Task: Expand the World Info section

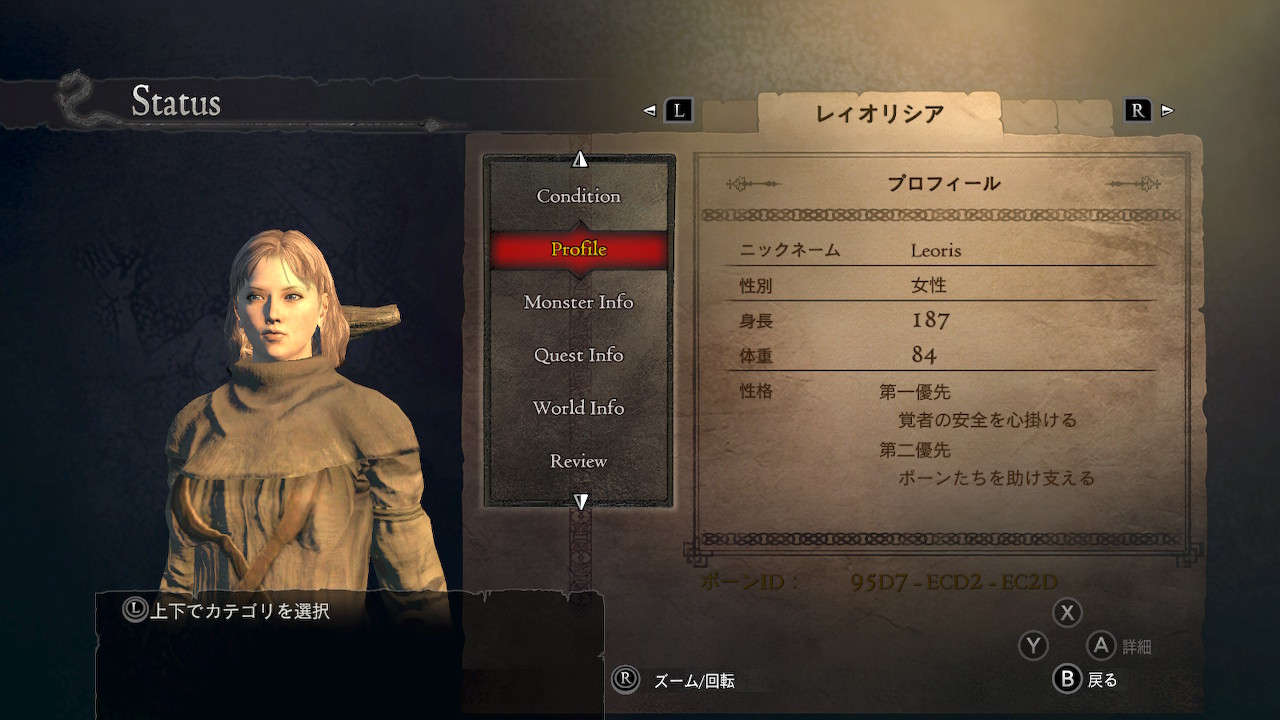Action: click(x=578, y=408)
